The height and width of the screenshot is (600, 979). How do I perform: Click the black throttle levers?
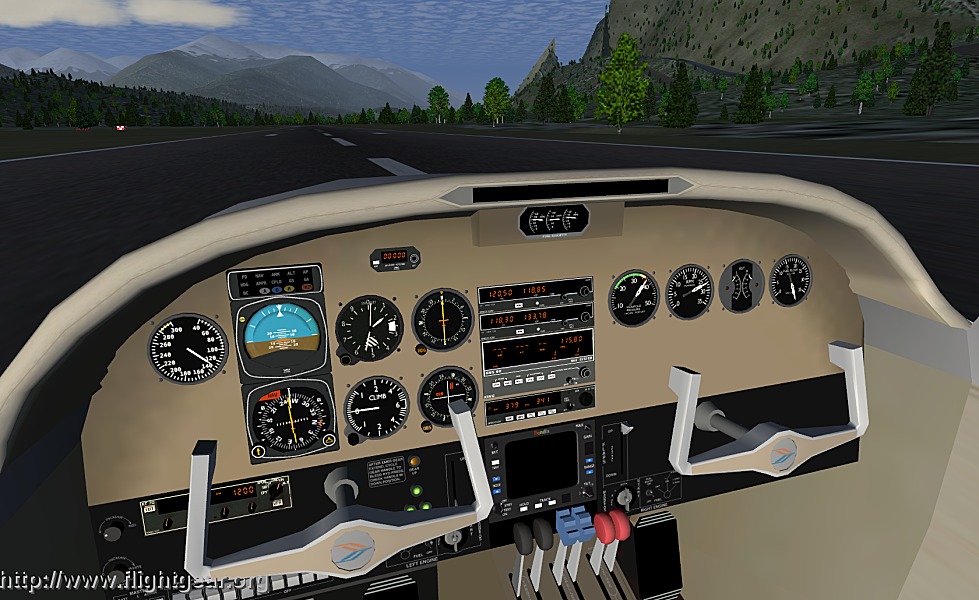[x=532, y=534]
